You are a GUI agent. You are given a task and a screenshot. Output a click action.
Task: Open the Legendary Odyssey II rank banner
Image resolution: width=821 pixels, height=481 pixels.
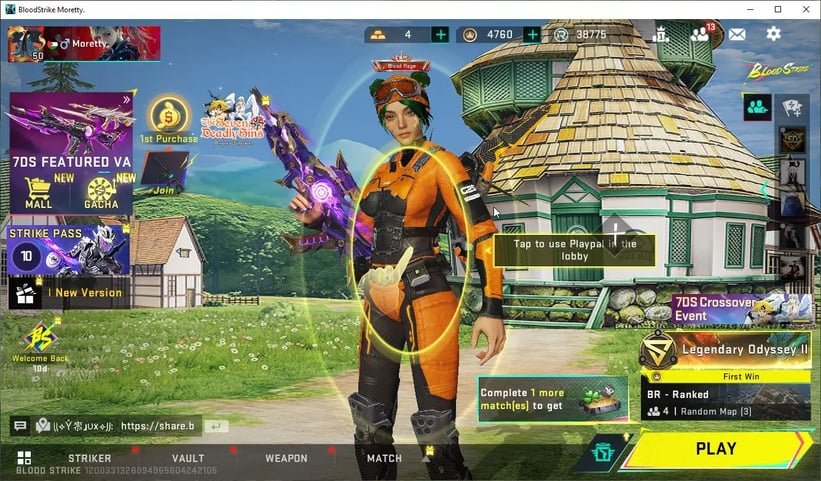pos(727,350)
